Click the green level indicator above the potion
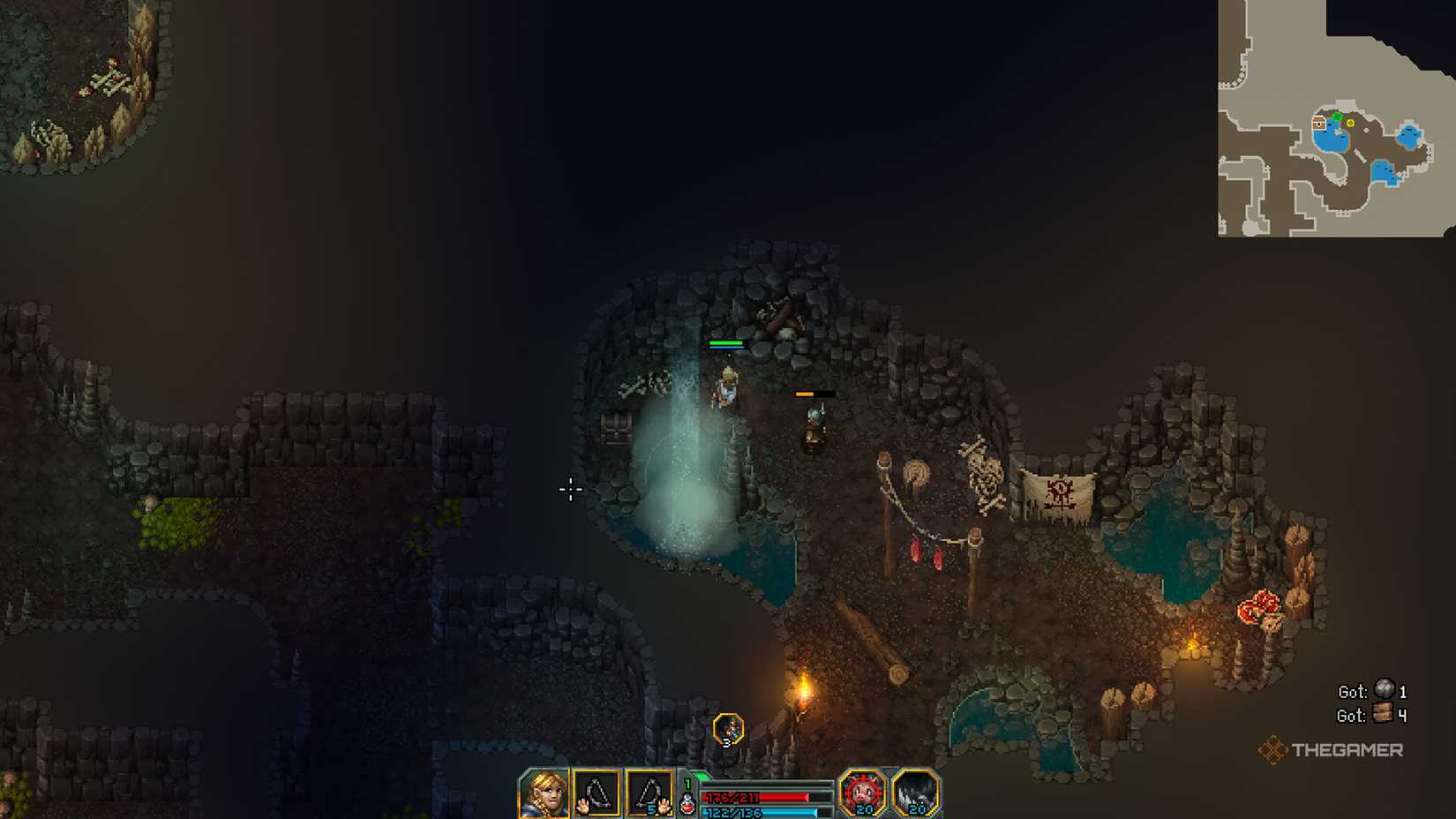 point(687,784)
